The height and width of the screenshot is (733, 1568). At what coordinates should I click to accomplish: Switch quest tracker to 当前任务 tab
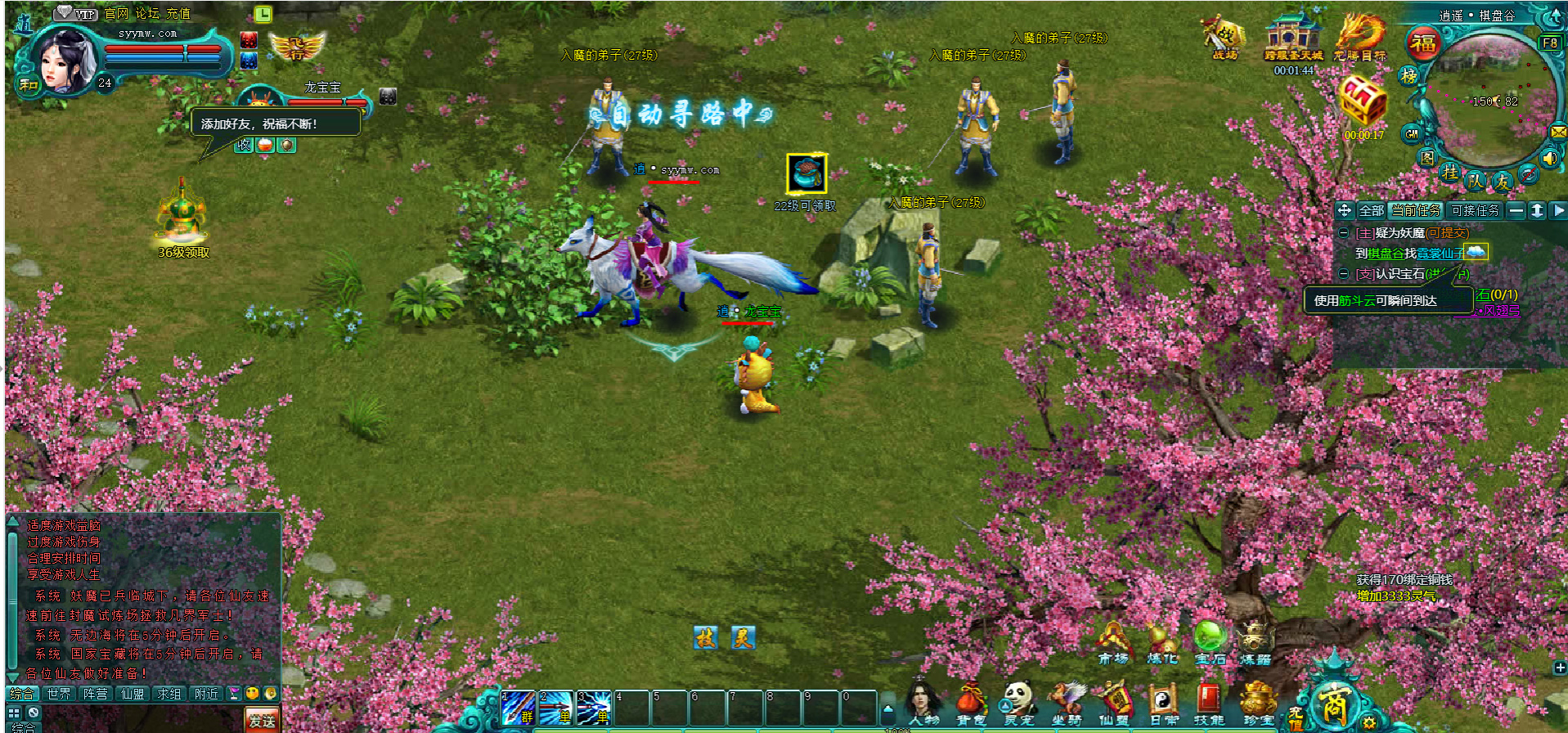1415,211
